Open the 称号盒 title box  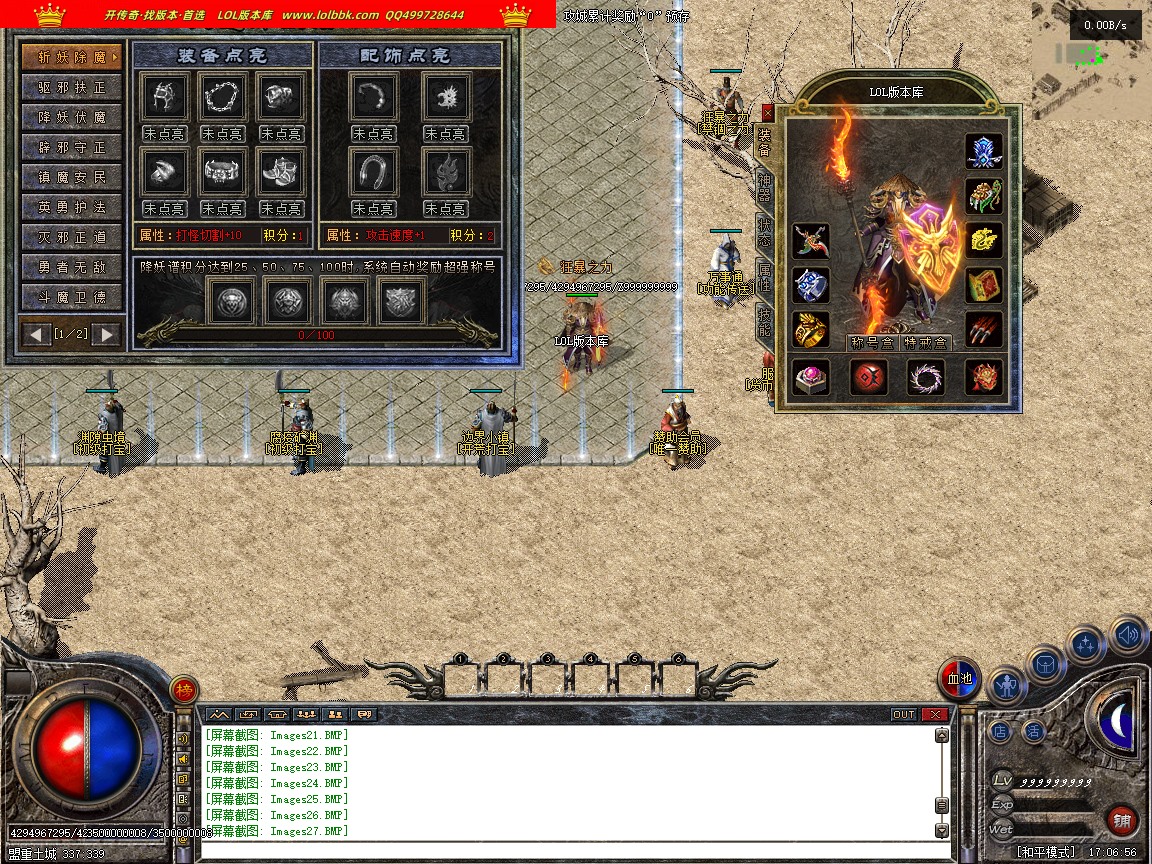tap(870, 343)
